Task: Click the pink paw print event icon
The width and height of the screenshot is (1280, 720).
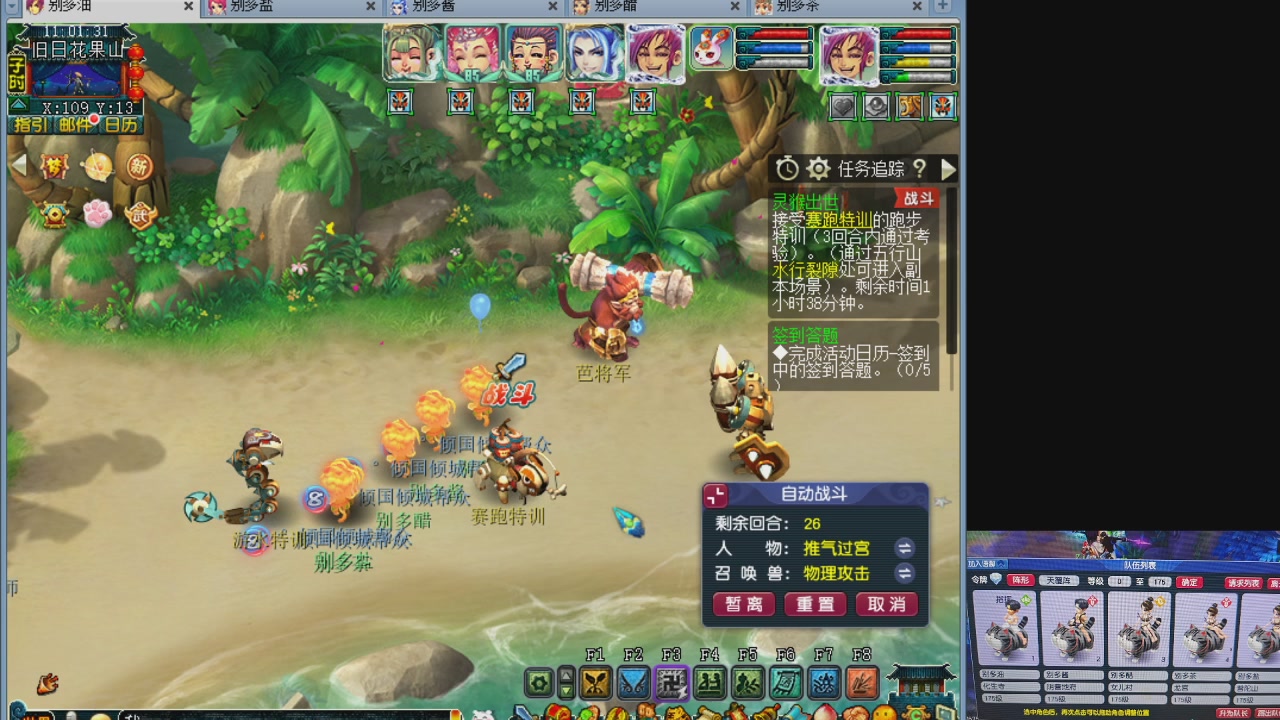Action: click(97, 213)
